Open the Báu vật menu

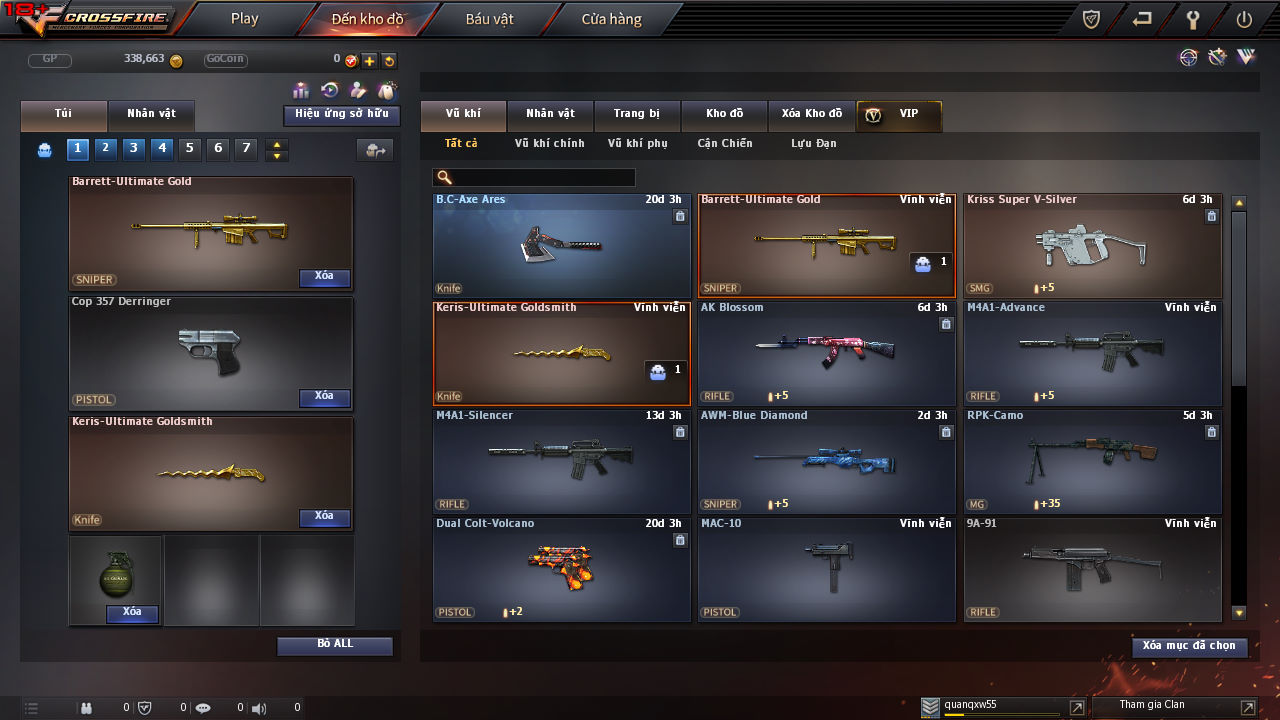tap(489, 19)
